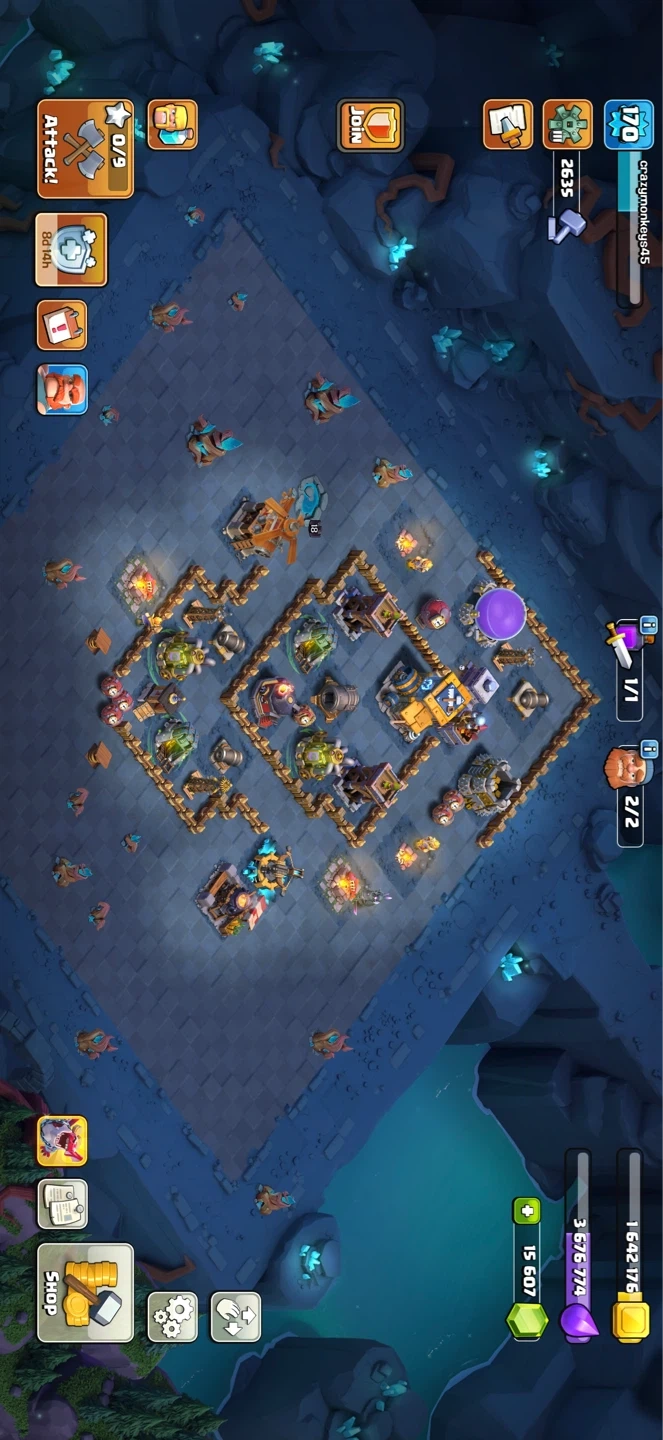Open the hand-and-arrows layout editor button
The height and width of the screenshot is (1440, 663).
[x=236, y=1316]
